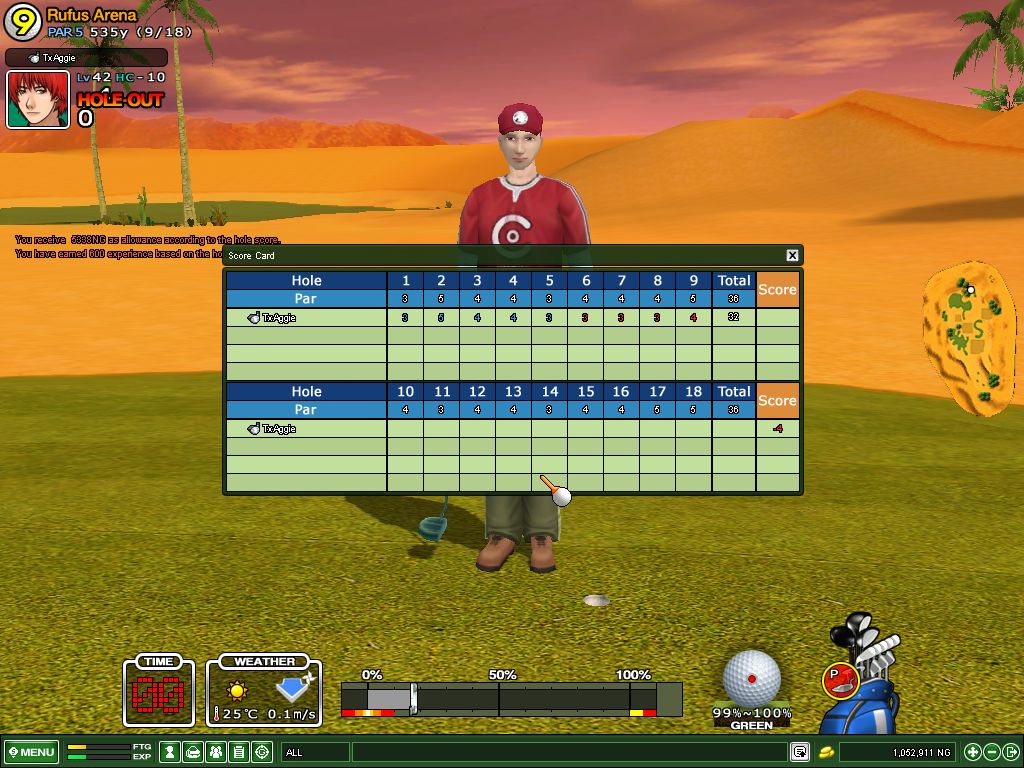Click the four-arrow move button
Image resolution: width=1024 pixels, height=768 pixels.
(973, 752)
